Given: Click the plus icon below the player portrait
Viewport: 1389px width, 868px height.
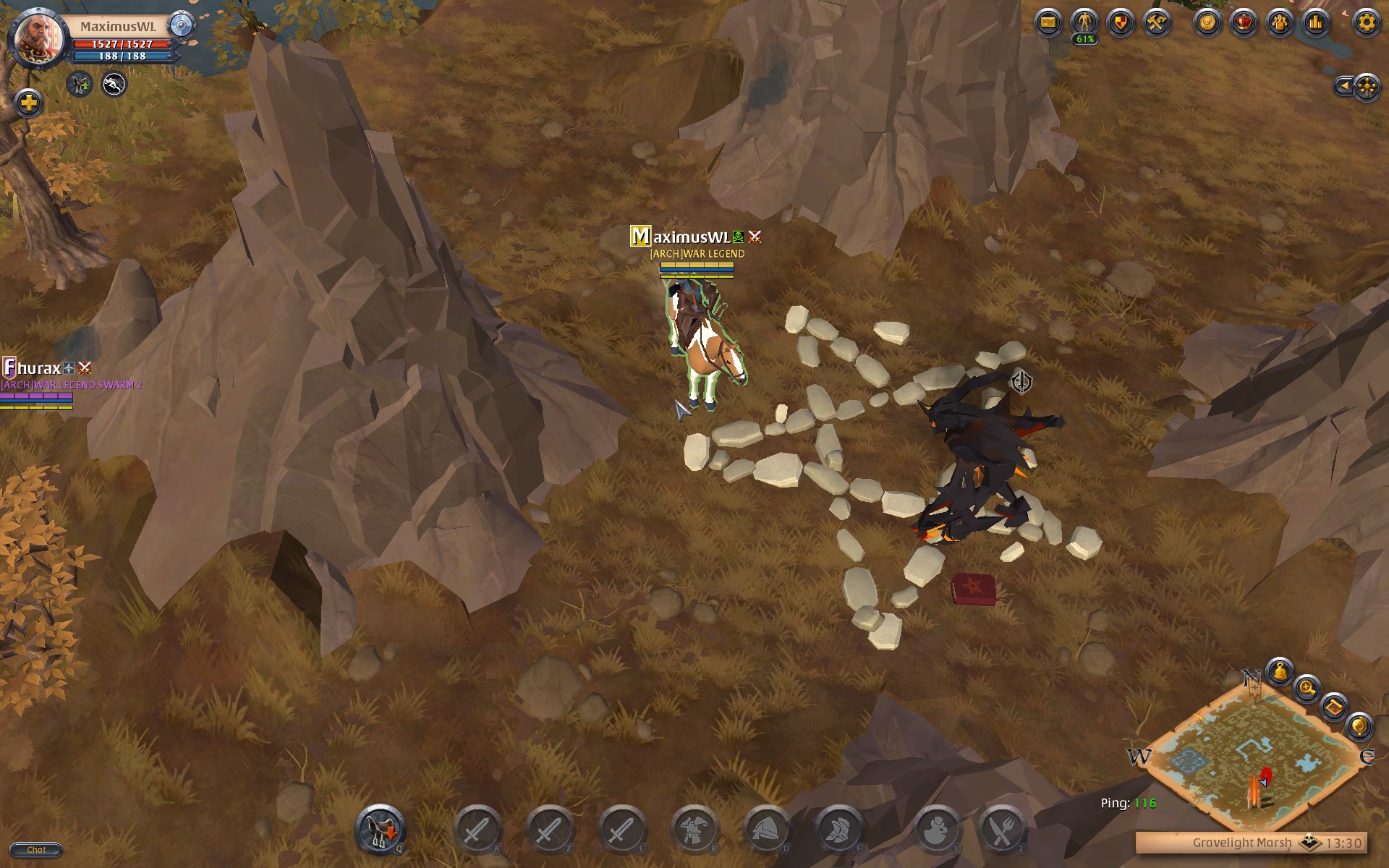Looking at the screenshot, I should coord(27,103).
